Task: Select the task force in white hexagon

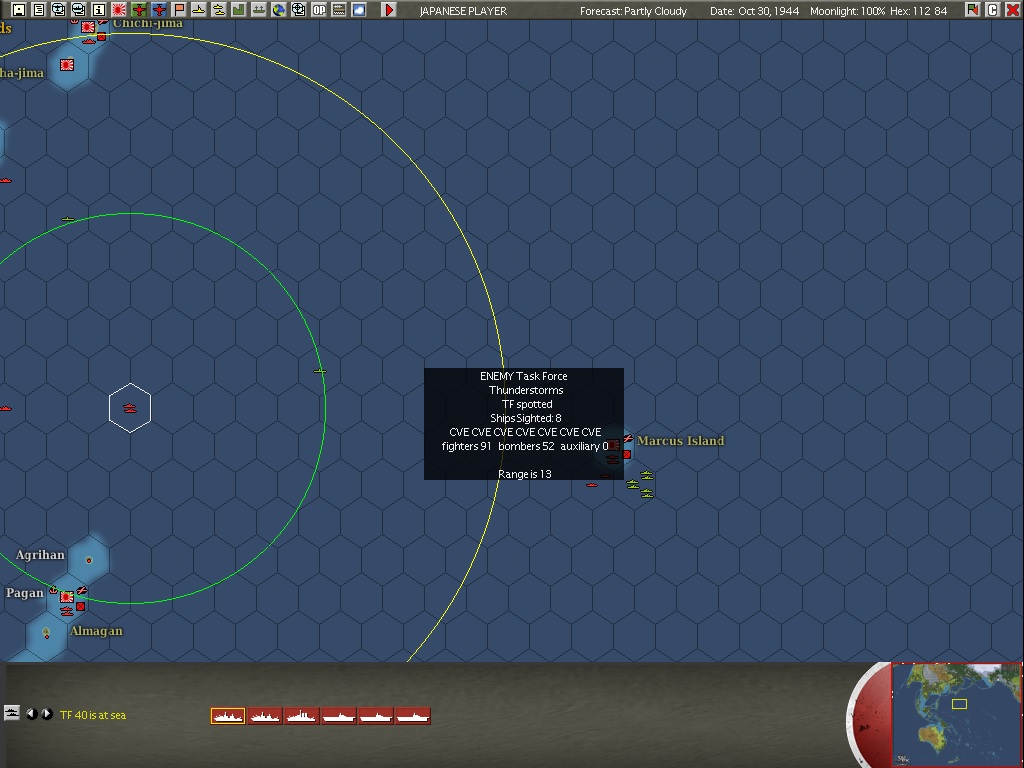Action: (130, 408)
